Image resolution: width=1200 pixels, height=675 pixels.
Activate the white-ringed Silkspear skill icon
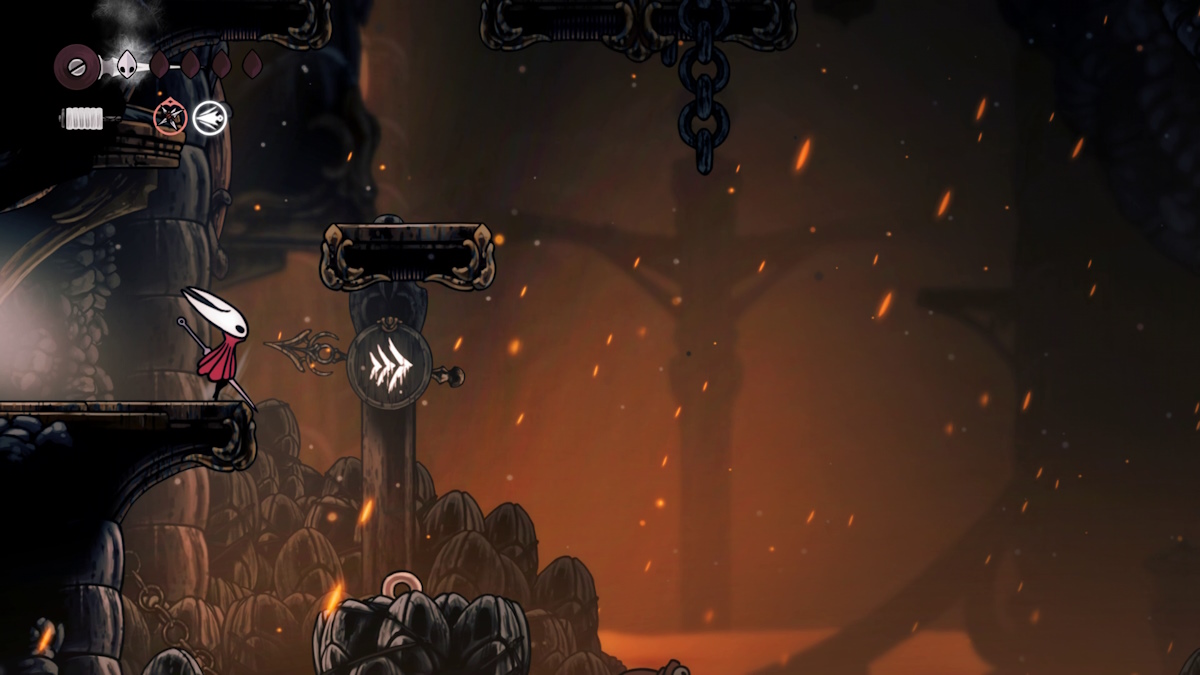click(x=210, y=118)
